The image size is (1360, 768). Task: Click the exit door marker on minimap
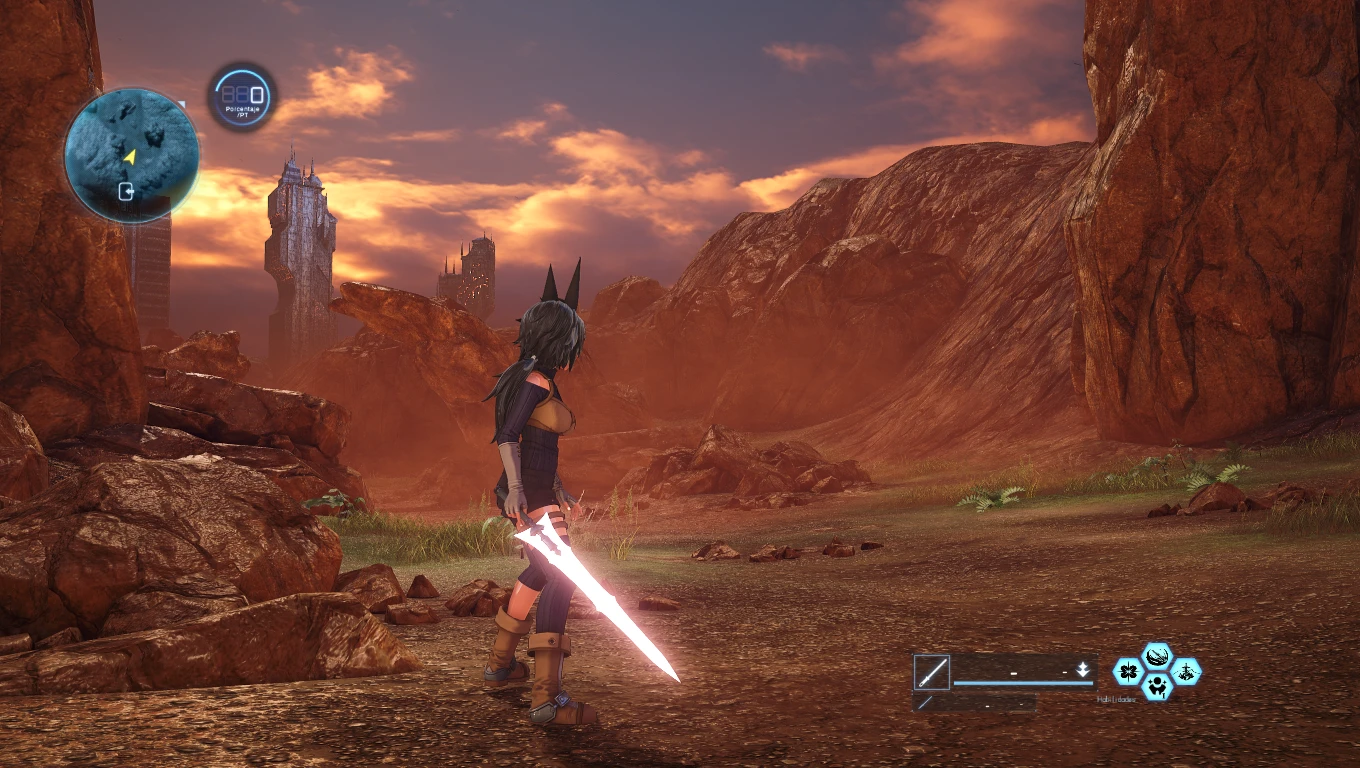(127, 191)
